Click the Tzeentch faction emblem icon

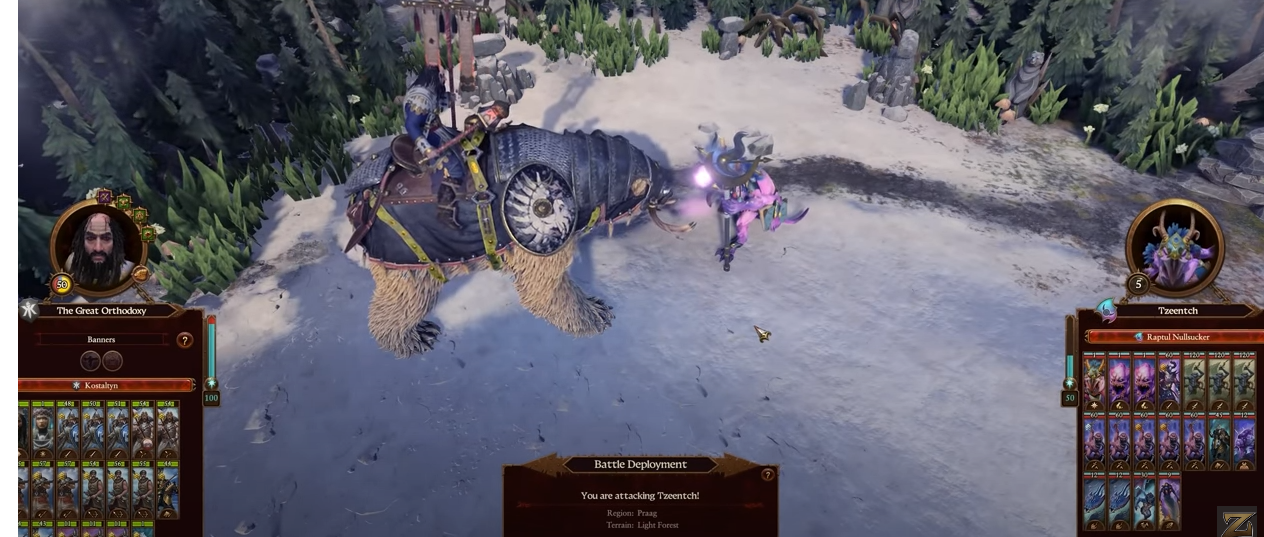[1107, 309]
